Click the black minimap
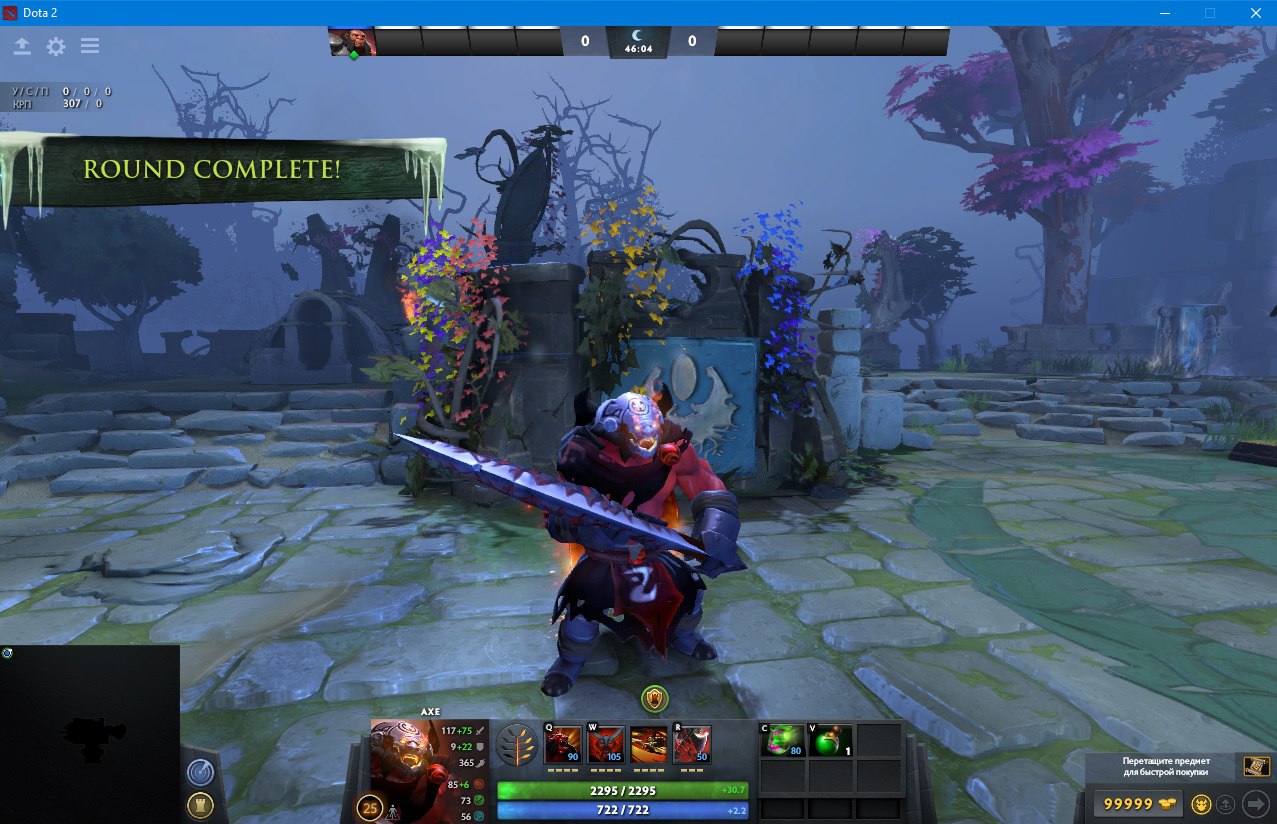1277x824 pixels. pyautogui.click(x=90, y=734)
